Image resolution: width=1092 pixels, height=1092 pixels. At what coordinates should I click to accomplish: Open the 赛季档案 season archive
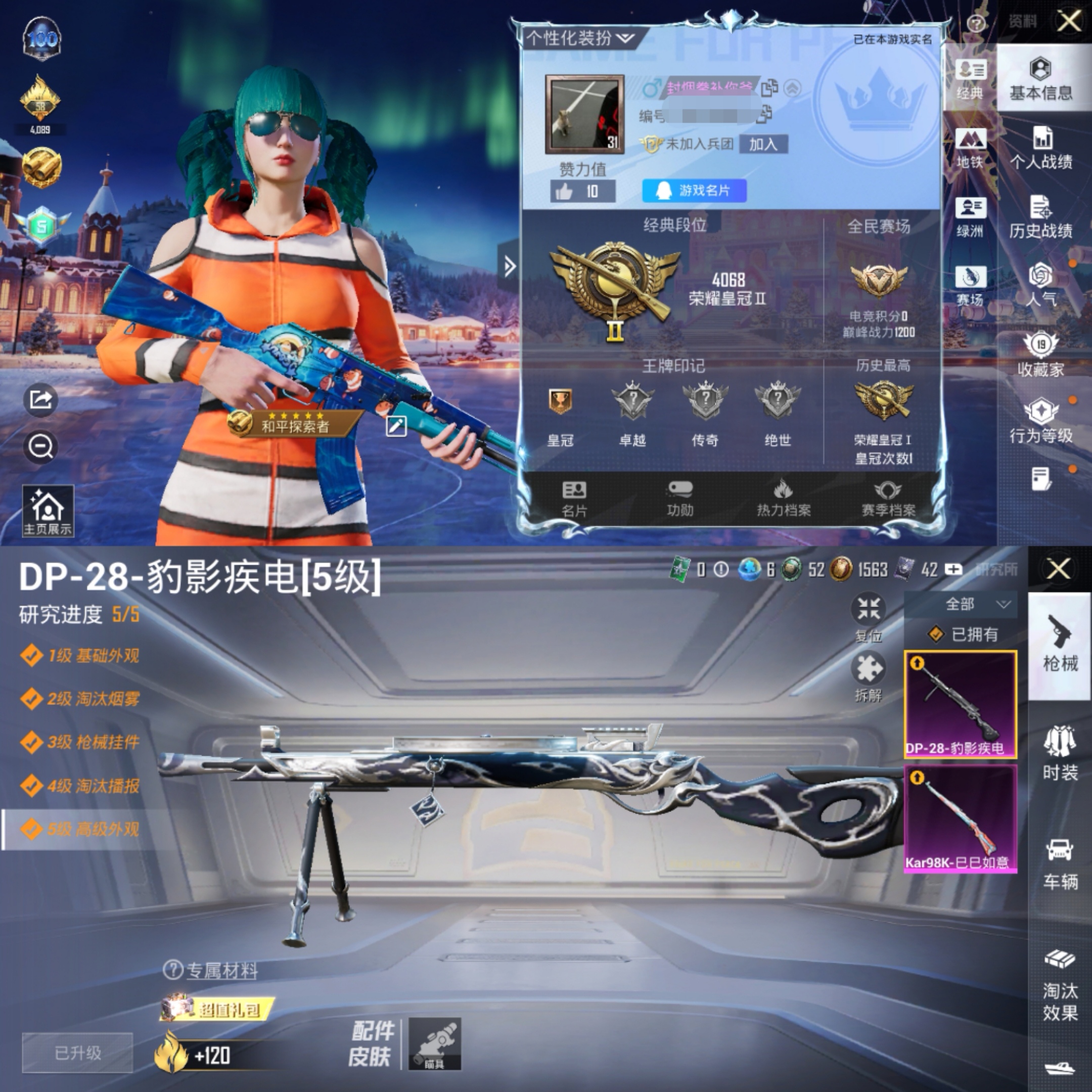[888, 498]
